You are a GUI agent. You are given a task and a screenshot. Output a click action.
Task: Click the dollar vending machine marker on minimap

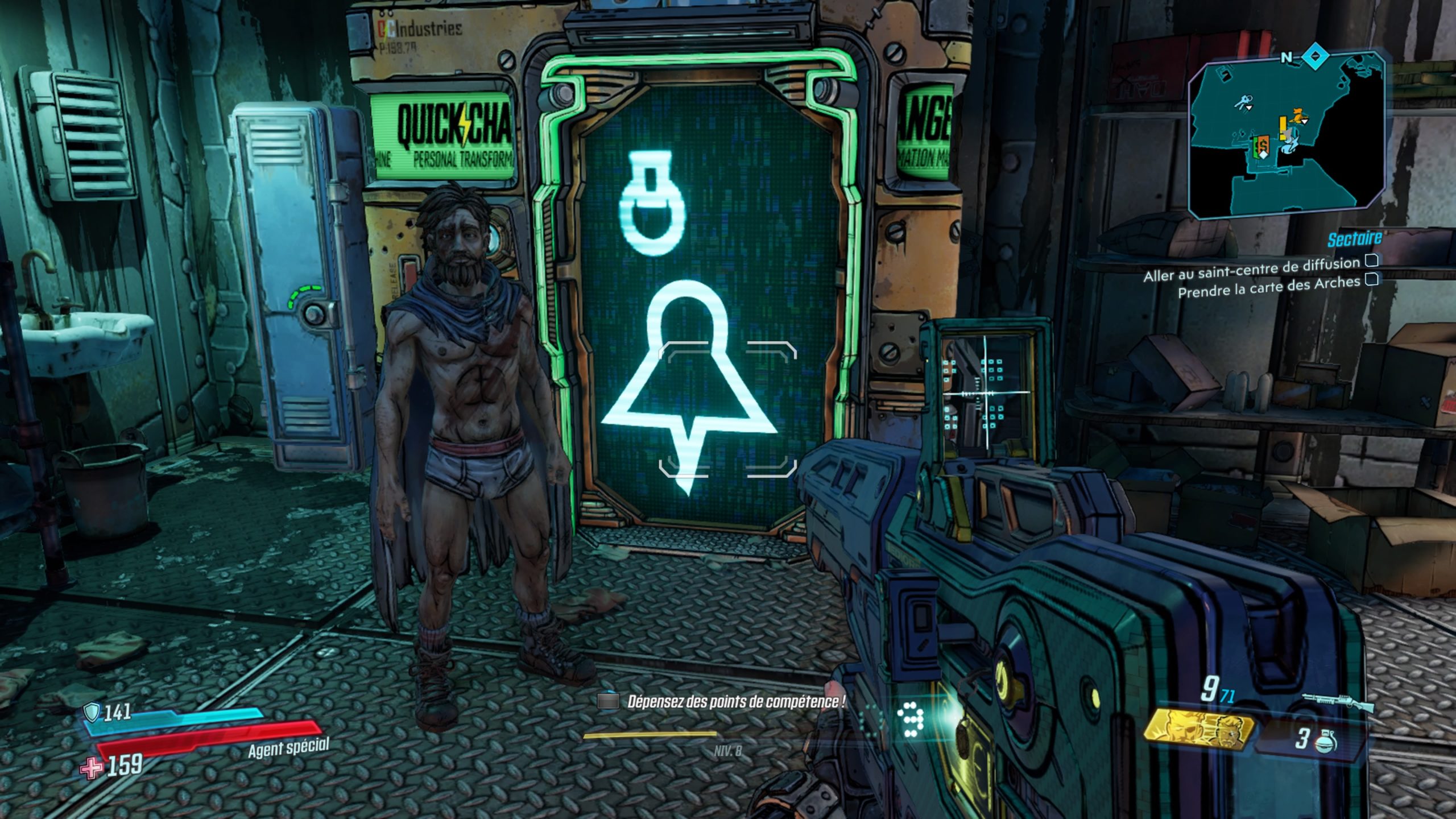tap(1262, 145)
